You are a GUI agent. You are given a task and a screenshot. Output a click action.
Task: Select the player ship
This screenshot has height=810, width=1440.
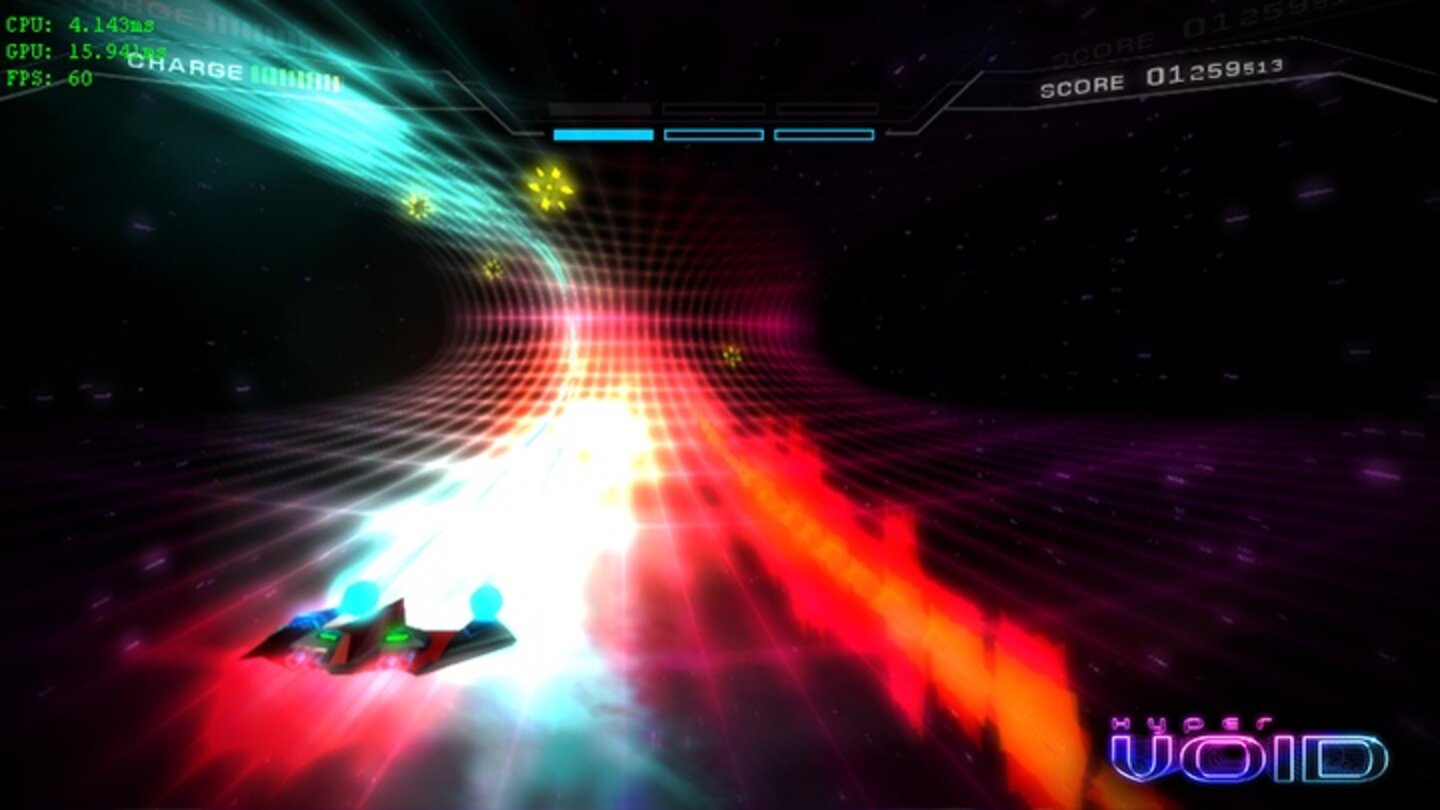coord(390,635)
